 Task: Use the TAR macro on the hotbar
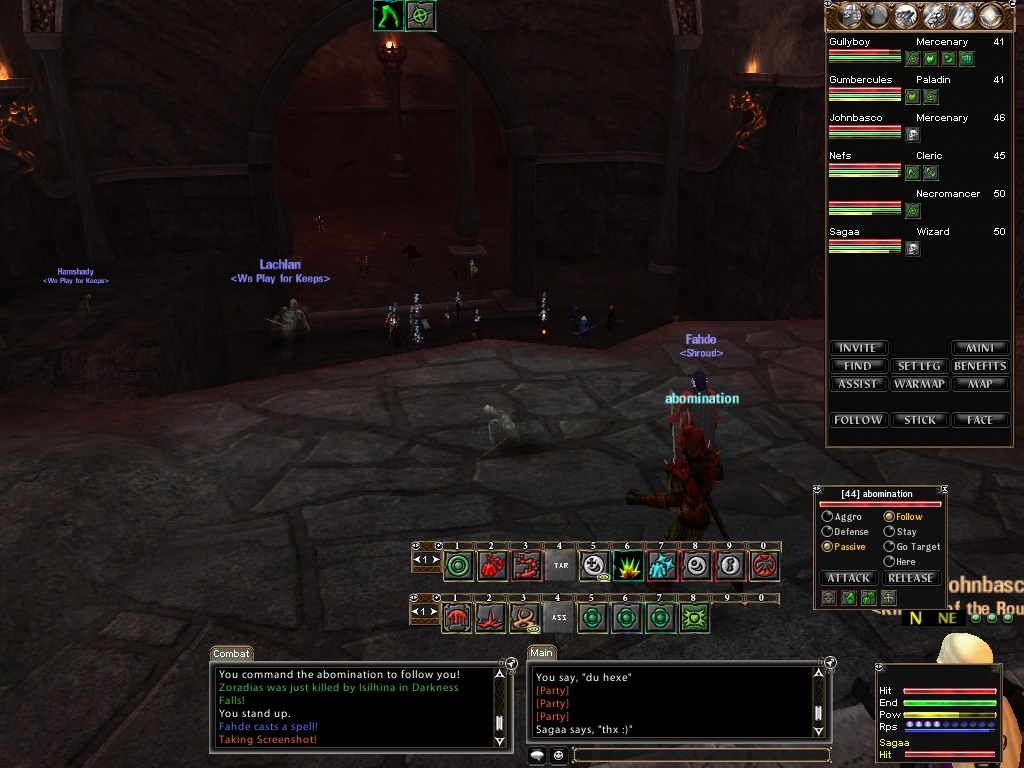(x=561, y=566)
